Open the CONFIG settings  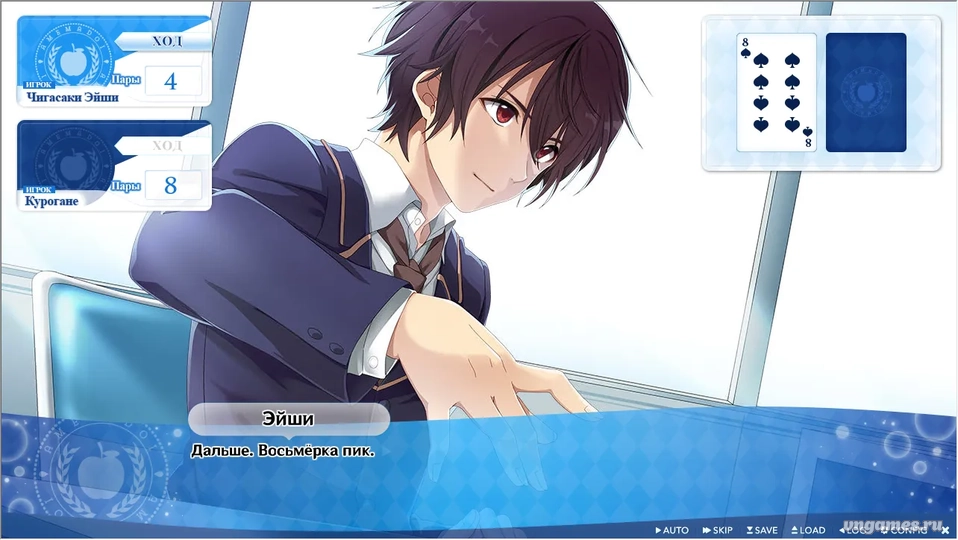click(x=906, y=530)
